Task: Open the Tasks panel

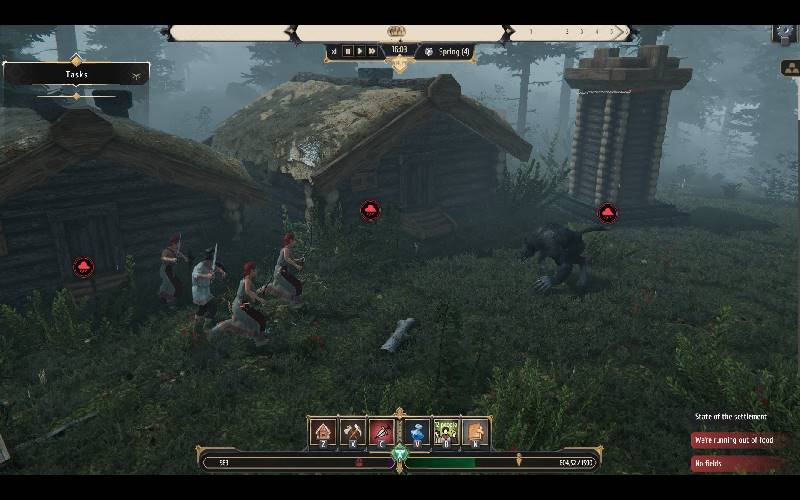Action: point(77,74)
